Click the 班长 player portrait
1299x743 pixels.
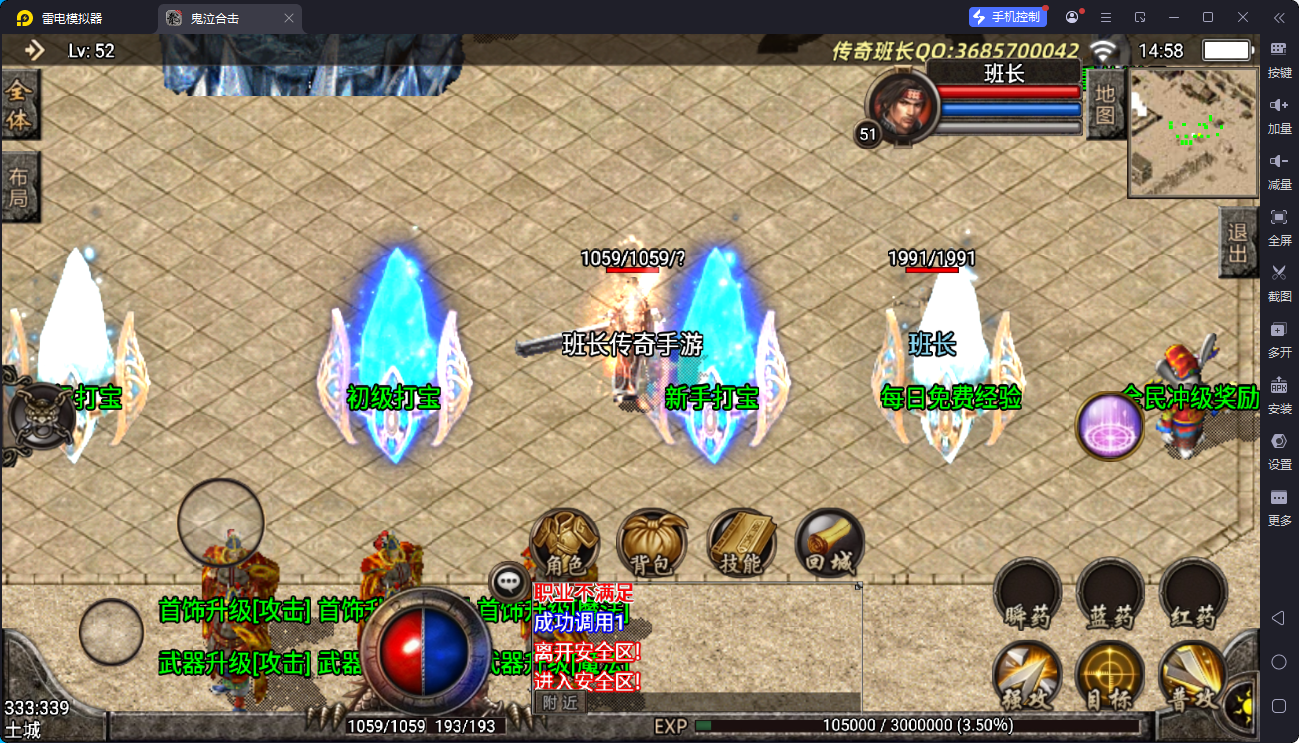click(x=902, y=105)
